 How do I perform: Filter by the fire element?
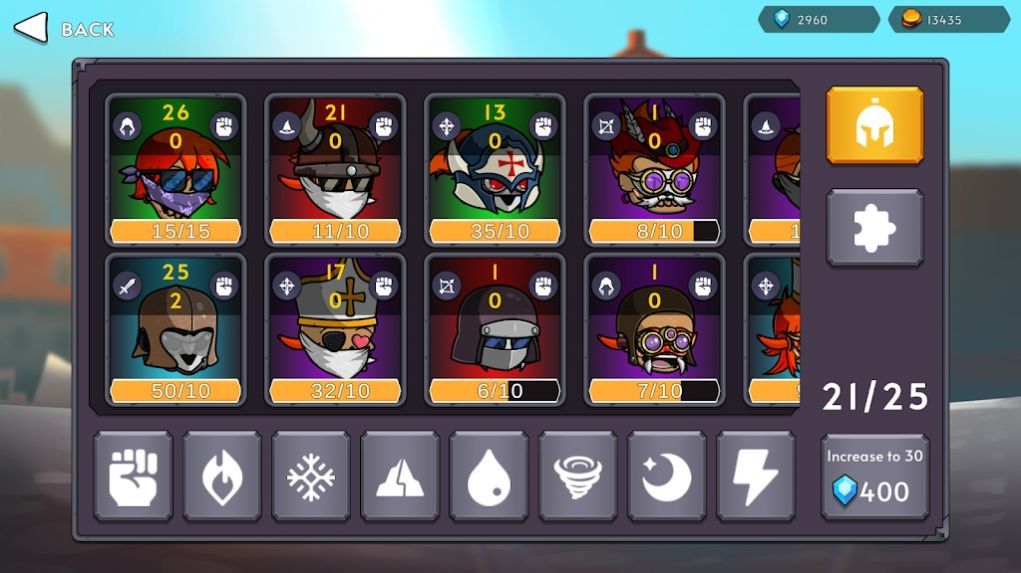point(222,477)
